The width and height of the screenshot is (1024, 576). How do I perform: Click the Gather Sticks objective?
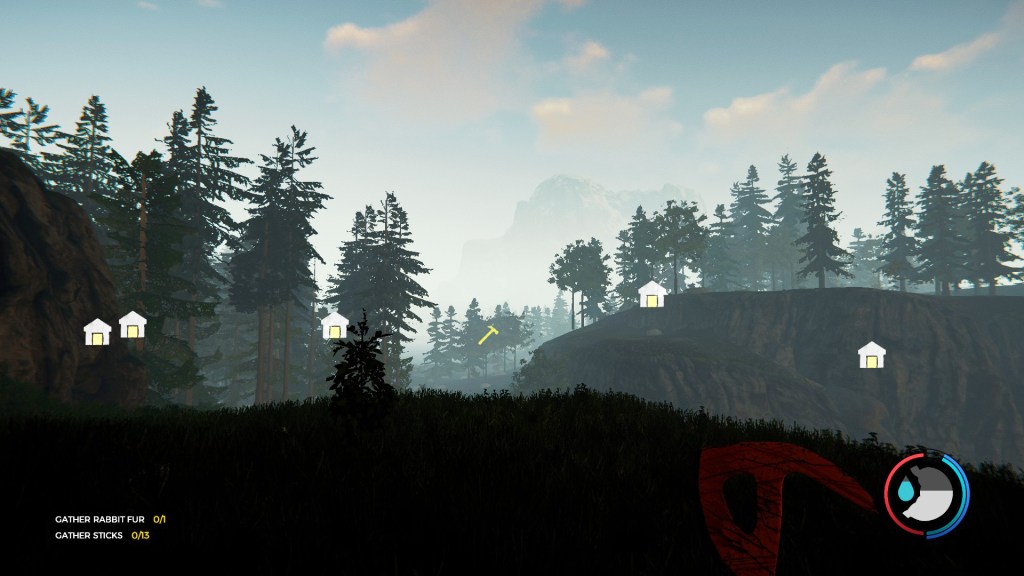102,536
